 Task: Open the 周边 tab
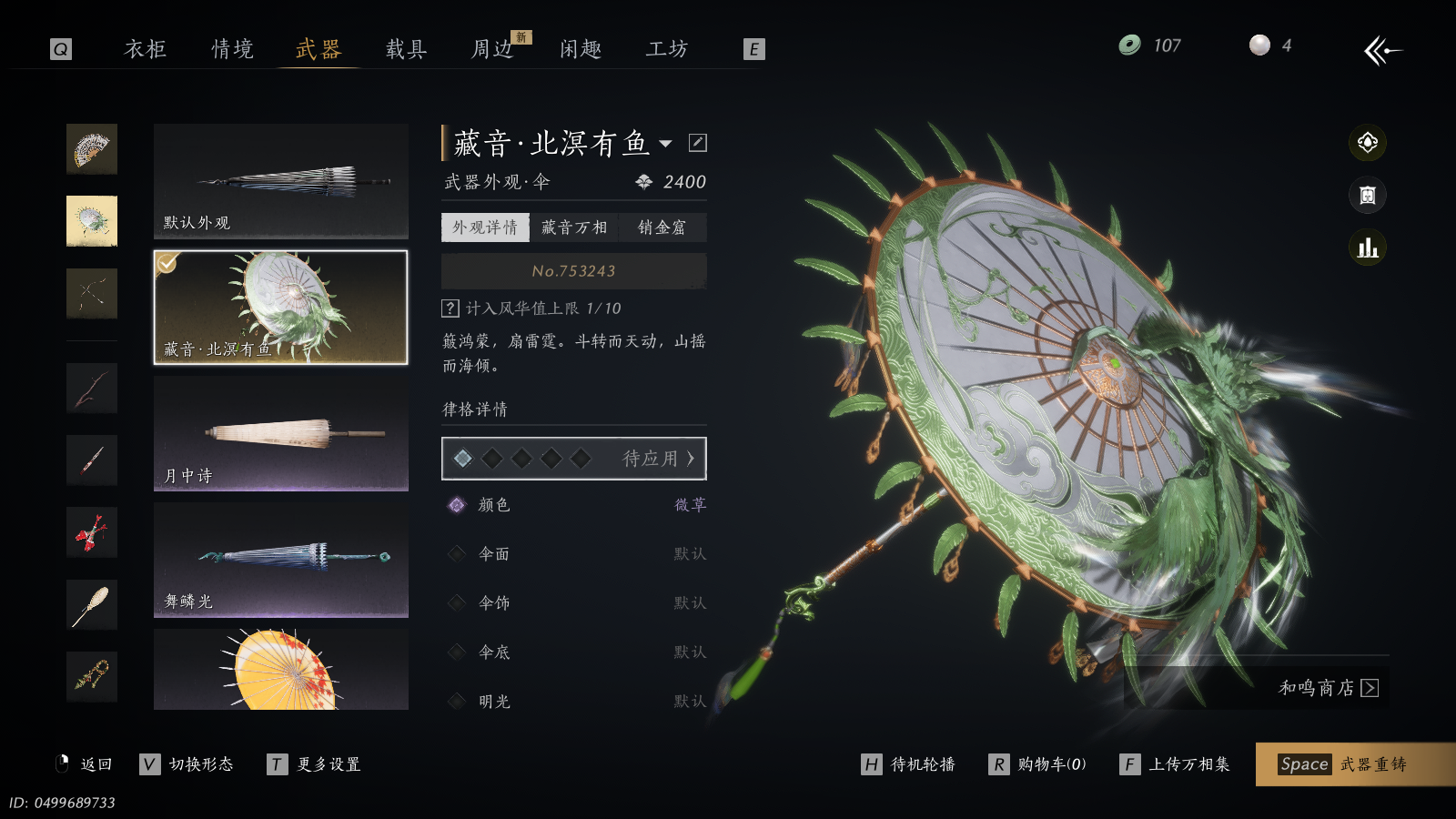493,49
